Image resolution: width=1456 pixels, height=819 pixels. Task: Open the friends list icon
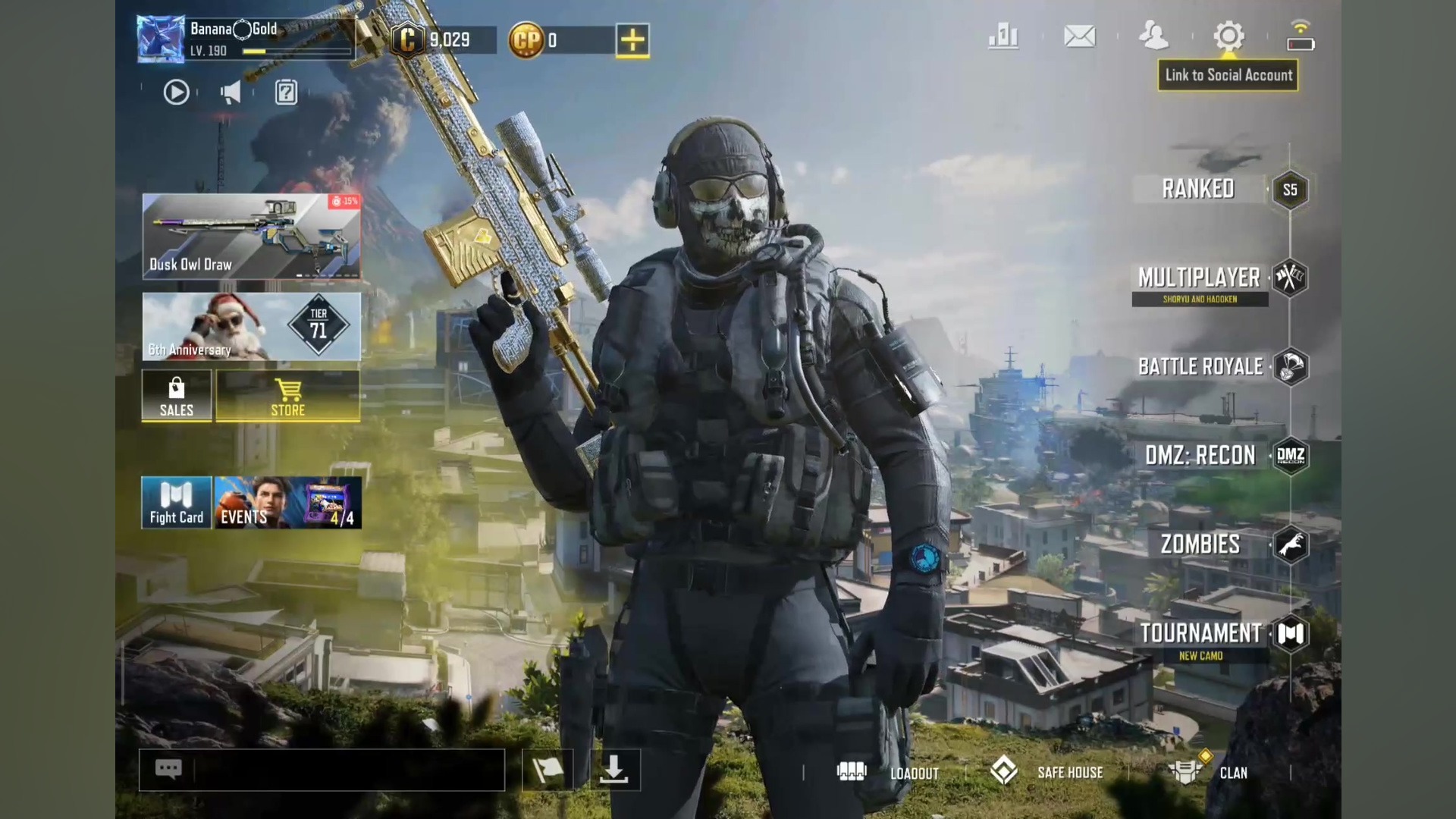point(1153,36)
